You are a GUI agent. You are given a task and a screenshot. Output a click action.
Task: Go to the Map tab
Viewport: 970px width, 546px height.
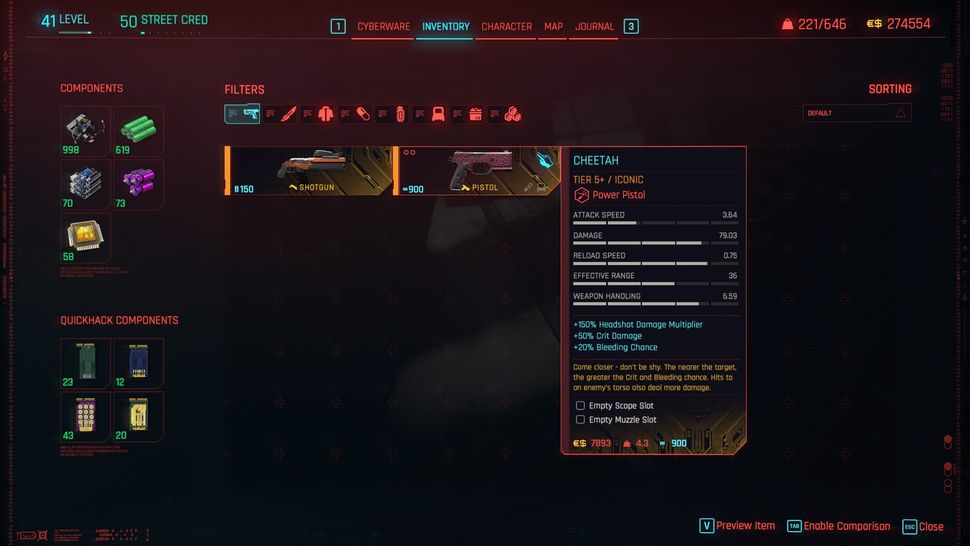coord(553,26)
